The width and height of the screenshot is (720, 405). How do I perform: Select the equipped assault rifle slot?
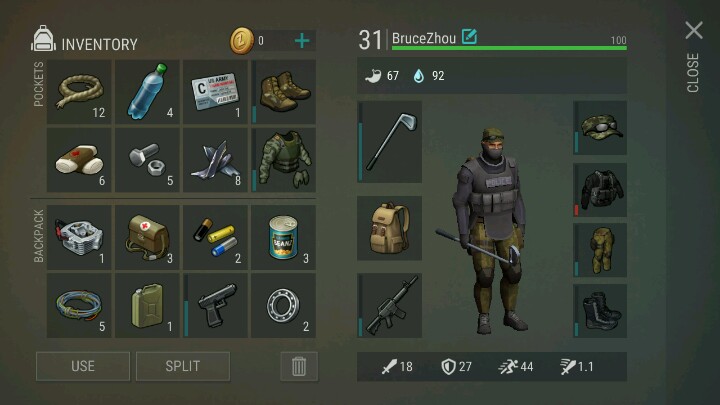click(x=390, y=306)
